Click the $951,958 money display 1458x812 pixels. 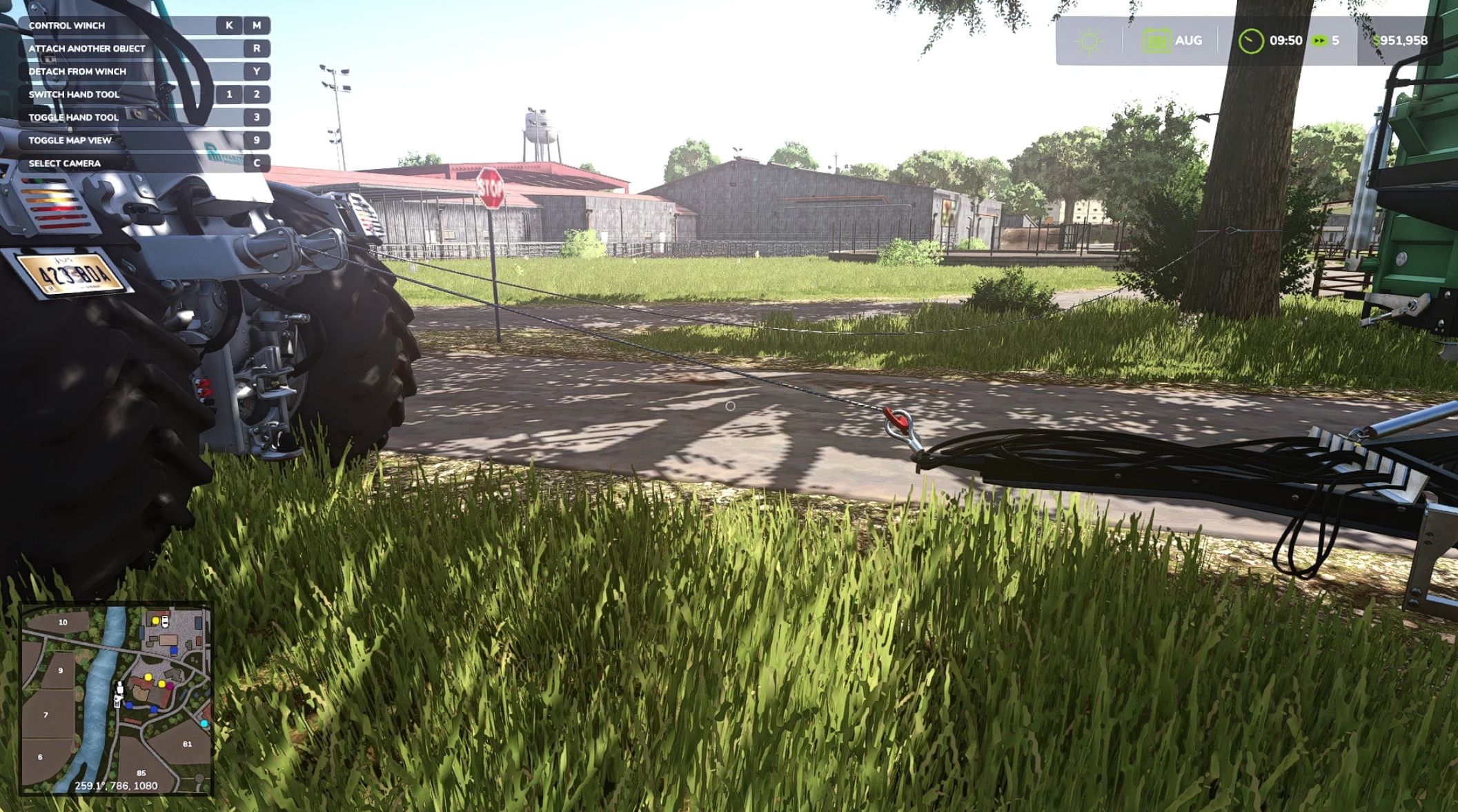[x=1399, y=41]
